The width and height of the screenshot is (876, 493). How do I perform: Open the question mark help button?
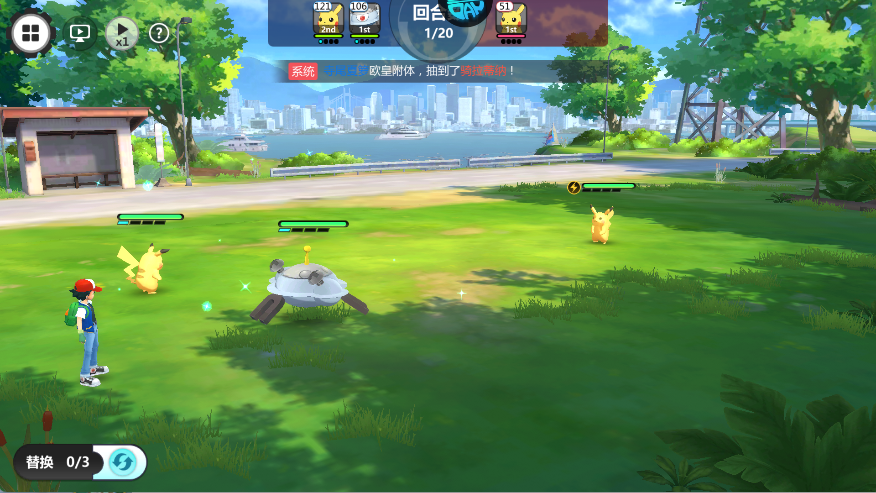(159, 33)
